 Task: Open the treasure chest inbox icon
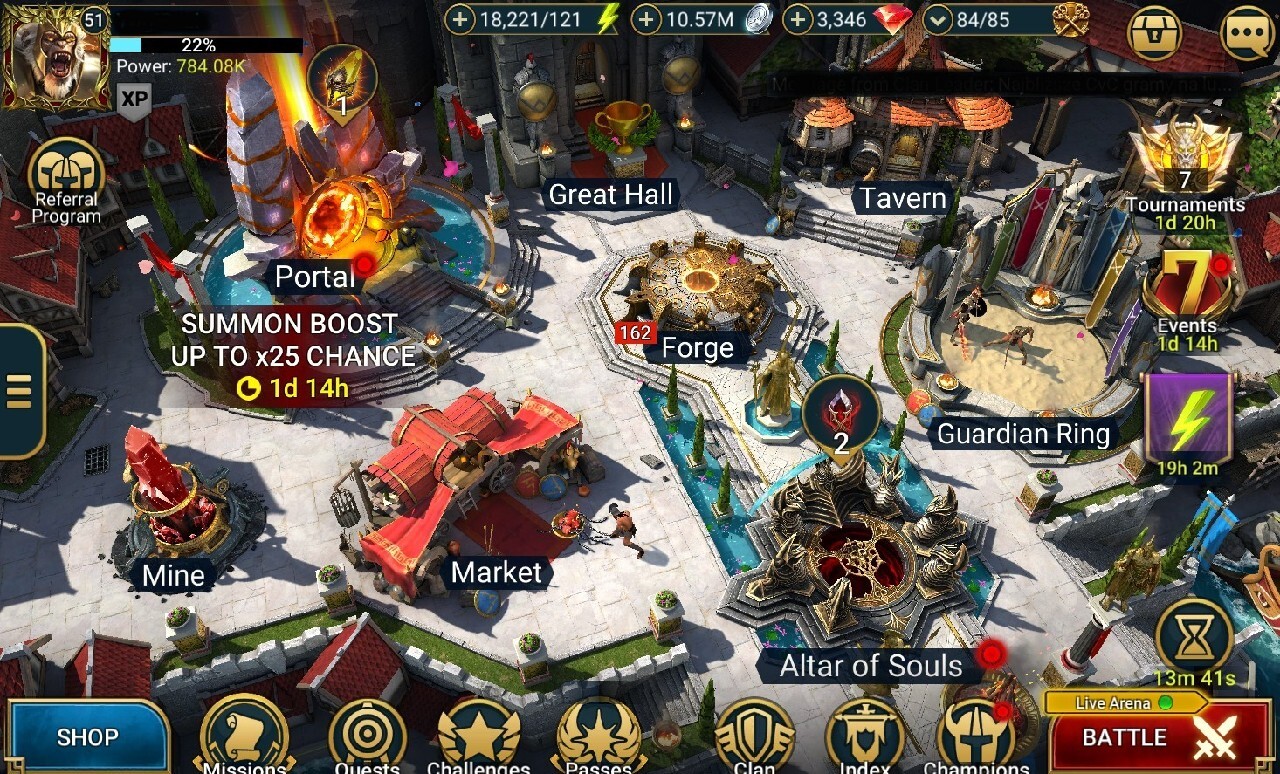1154,34
